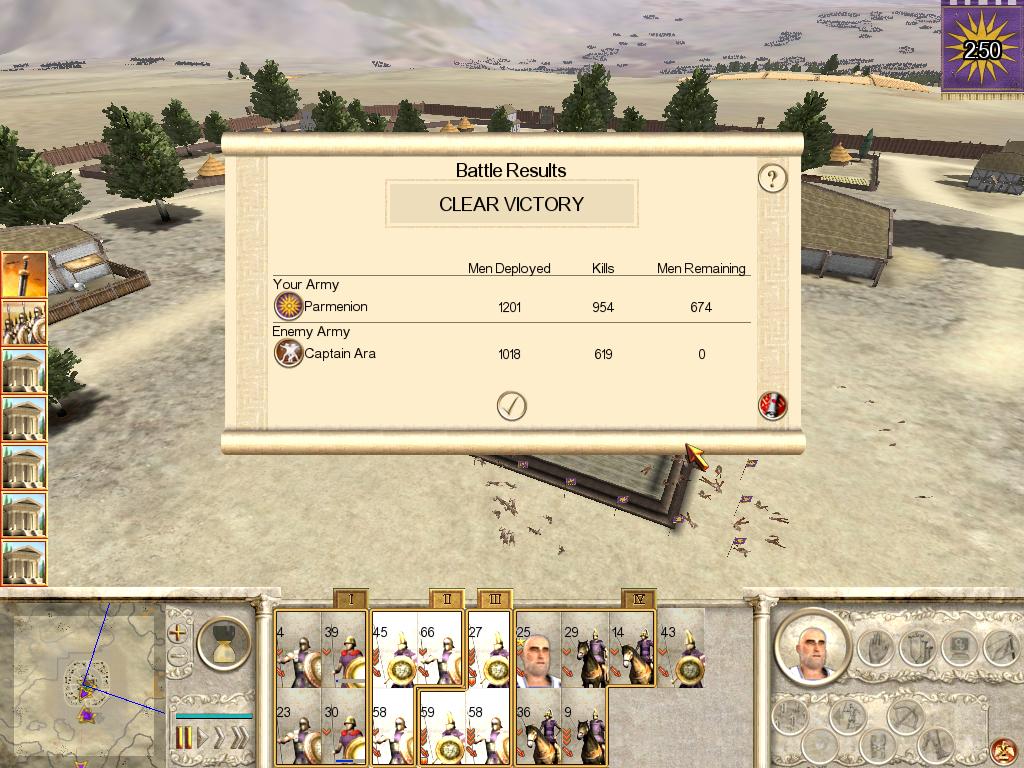The image size is (1024, 768).
Task: Open help with the question mark button
Action: [772, 179]
